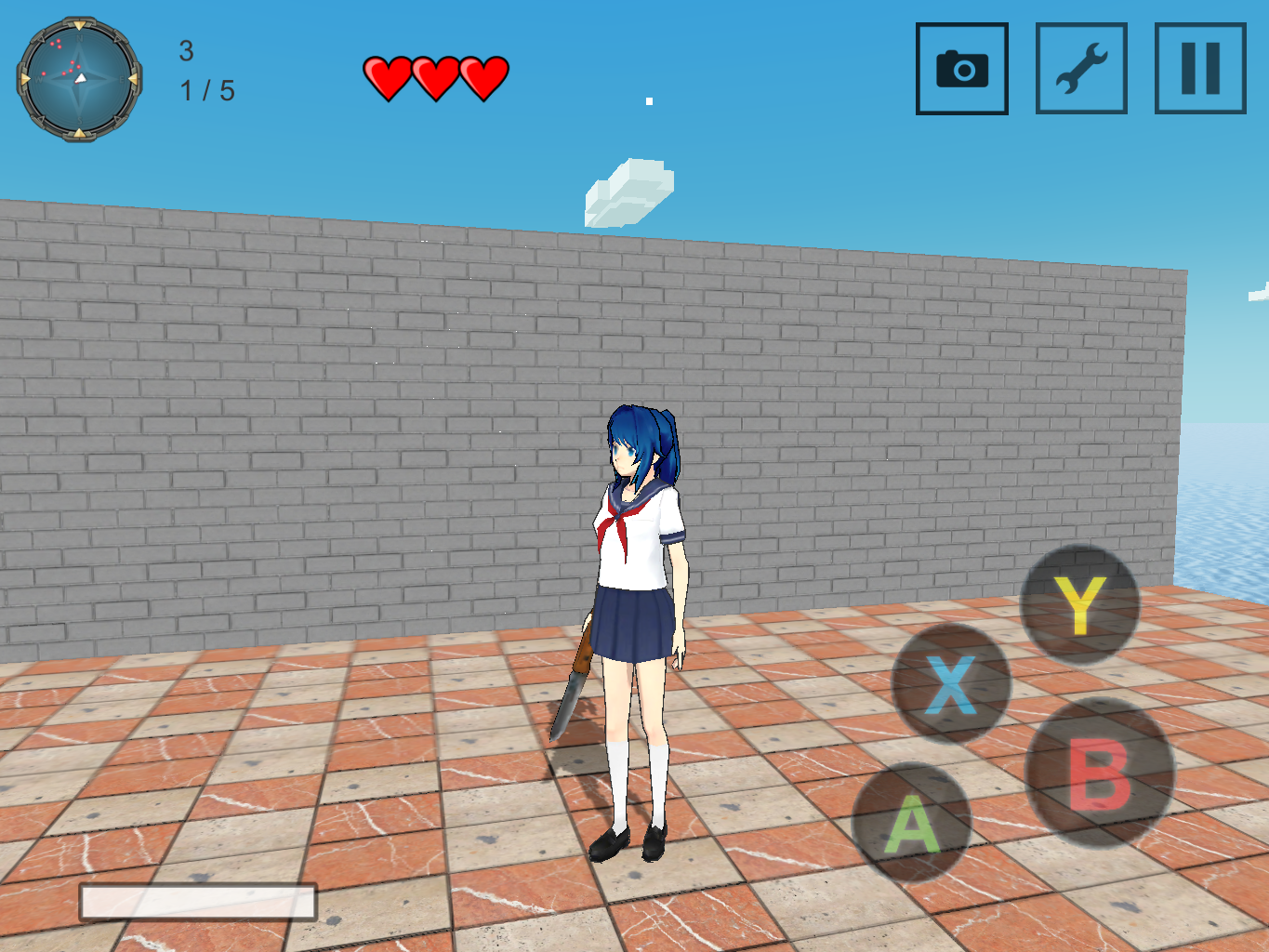Tap the 1/5 objective counter
Screen dimensions: 1269x952
click(205, 90)
